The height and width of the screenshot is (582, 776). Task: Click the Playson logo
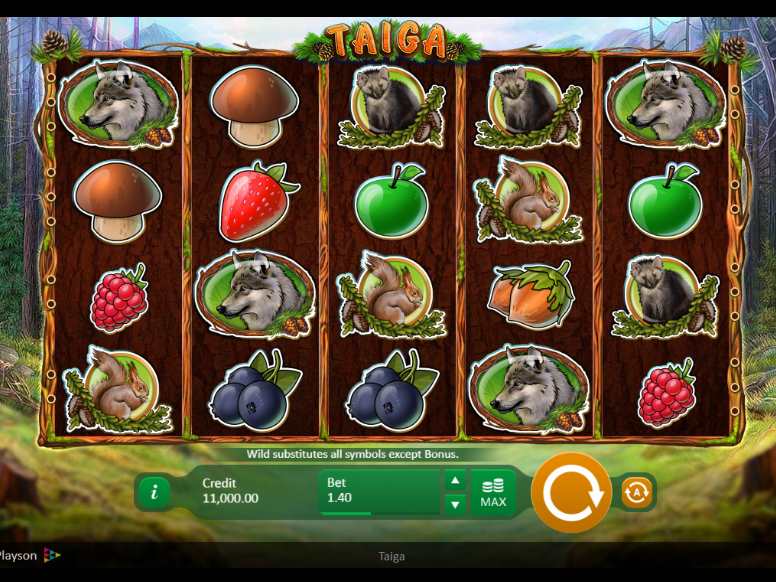(28, 556)
